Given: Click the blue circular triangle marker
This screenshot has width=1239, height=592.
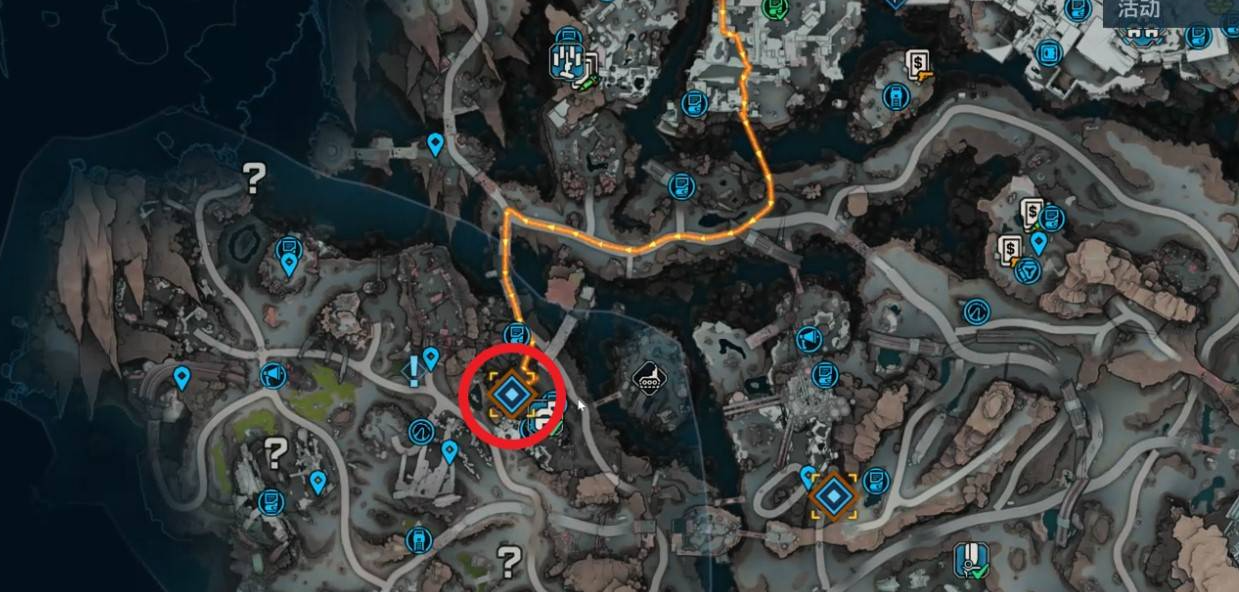Looking at the screenshot, I should pos(1027,270).
